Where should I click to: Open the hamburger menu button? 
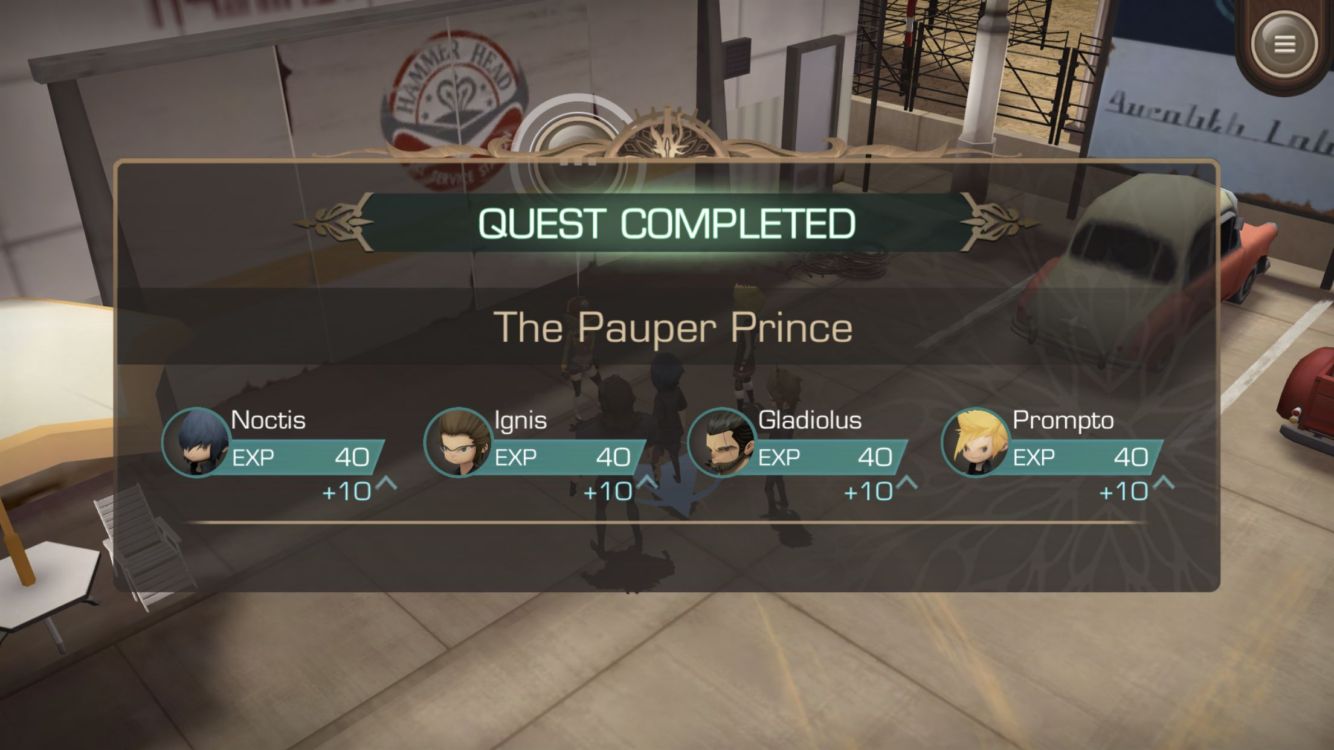(x=1284, y=44)
